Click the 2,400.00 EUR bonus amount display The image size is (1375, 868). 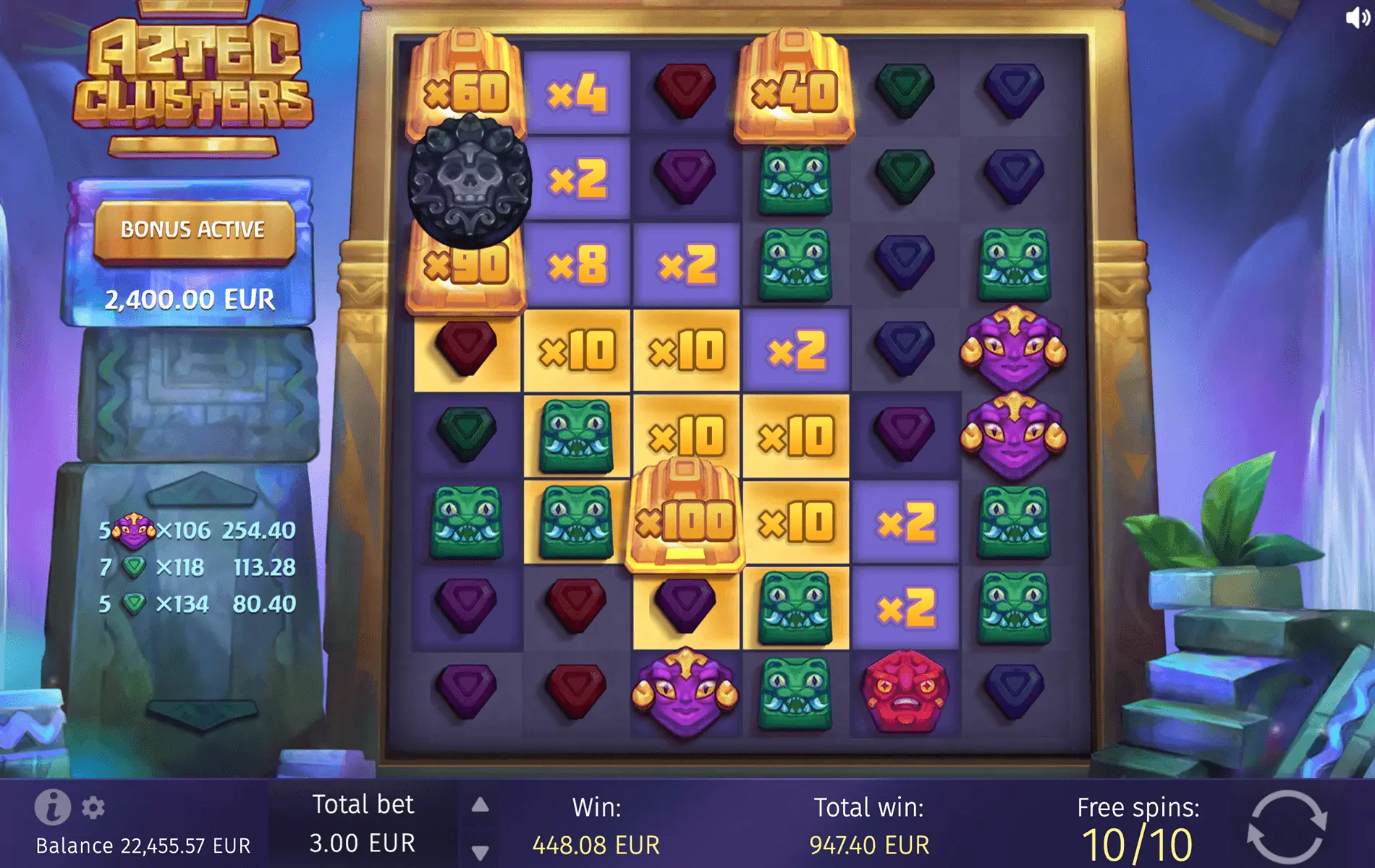pos(192,297)
